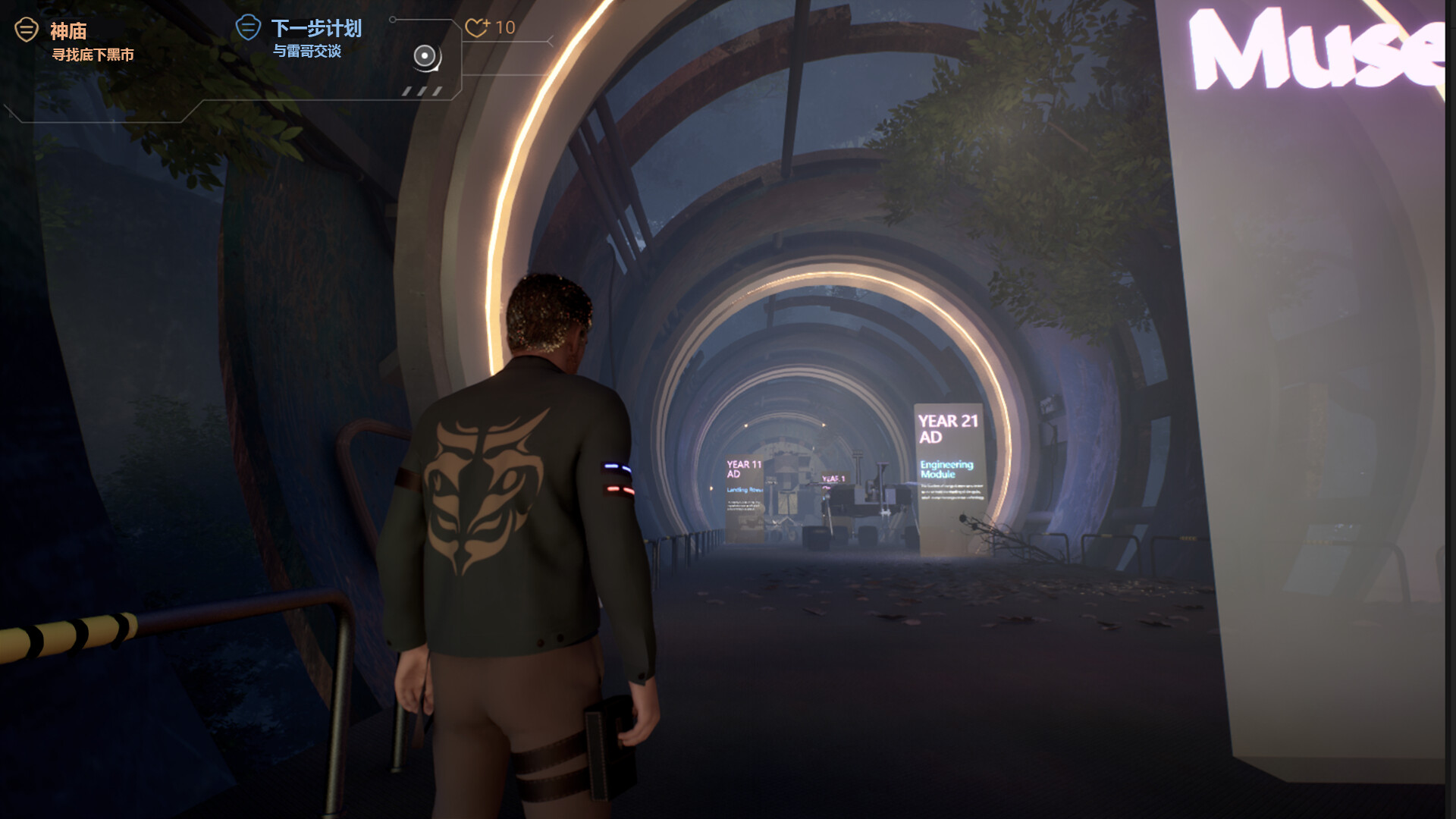Click the plus symbol on the heart counter
This screenshot has width=1456, height=819.
click(486, 24)
